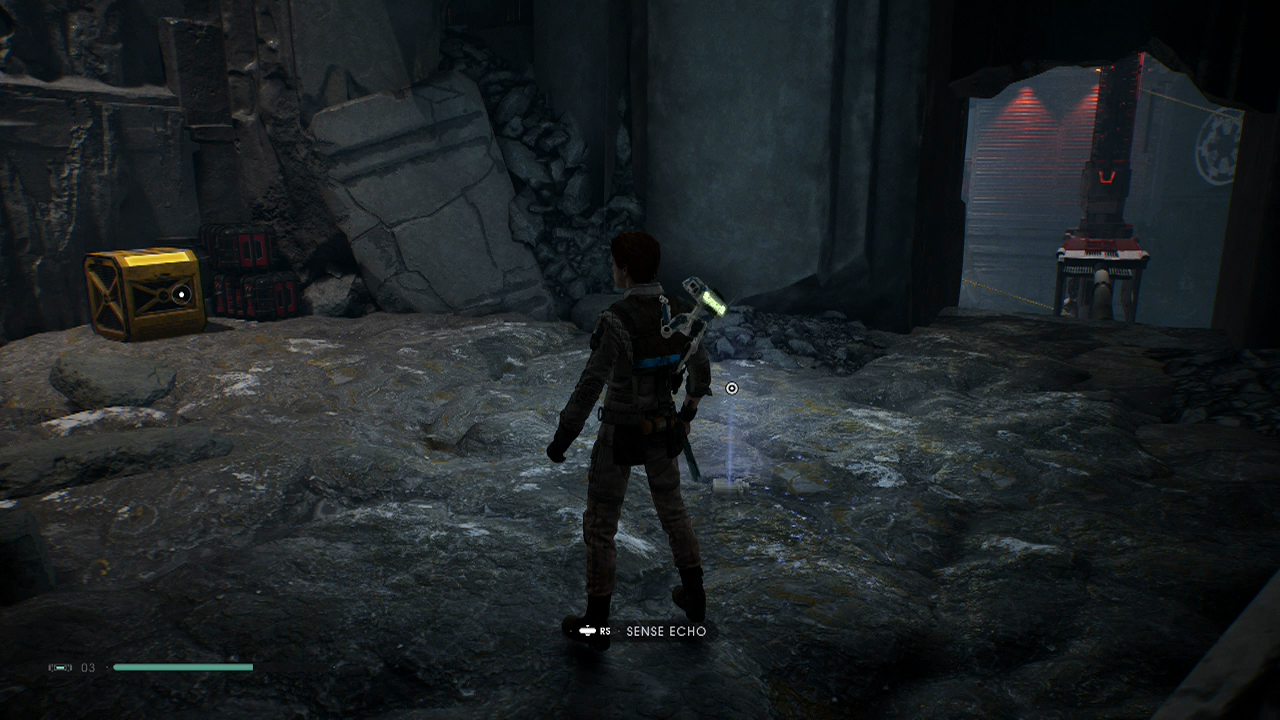Click the stim counter reading 03
Screen dimensions: 1280x720
click(87, 667)
